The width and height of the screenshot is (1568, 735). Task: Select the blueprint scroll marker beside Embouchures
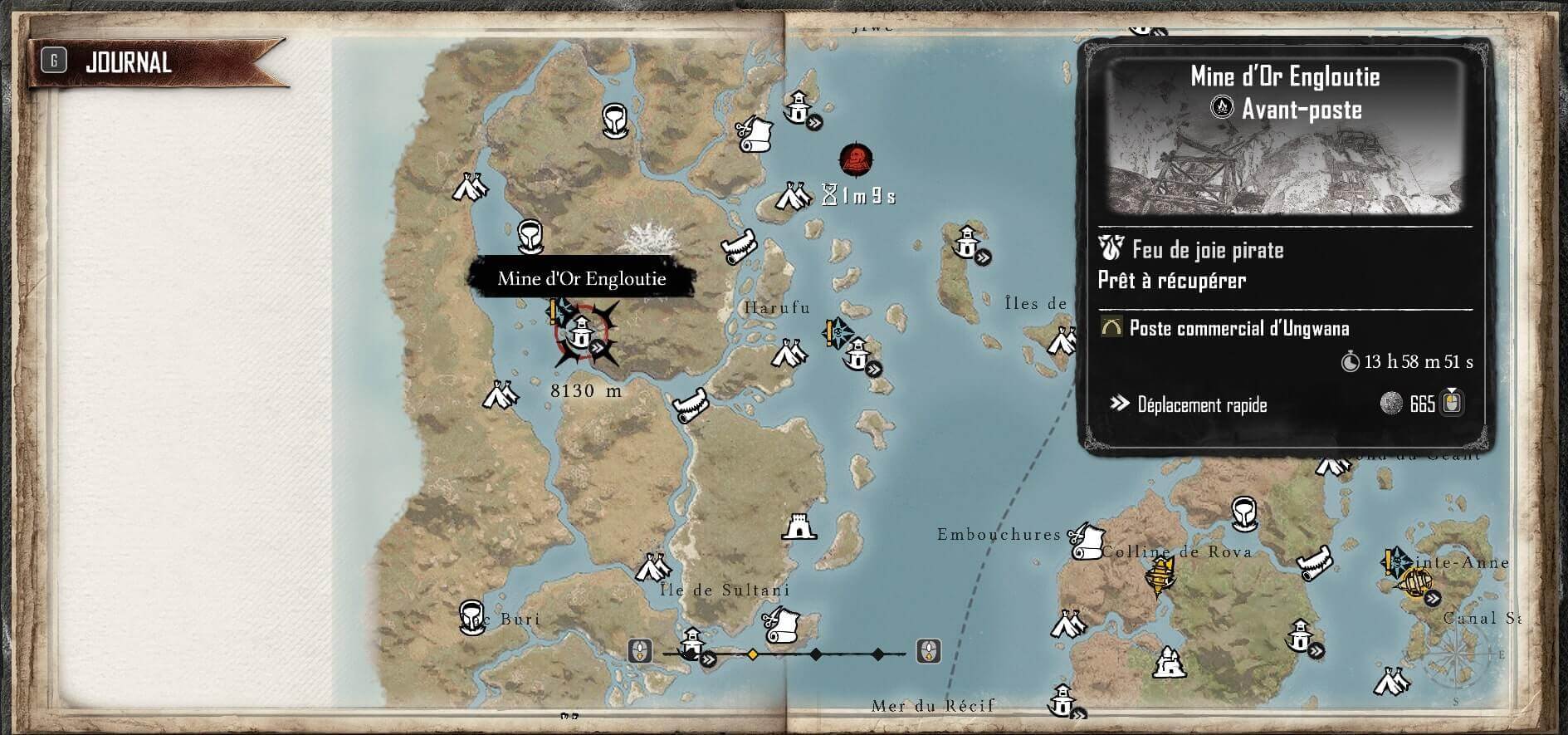[1084, 541]
